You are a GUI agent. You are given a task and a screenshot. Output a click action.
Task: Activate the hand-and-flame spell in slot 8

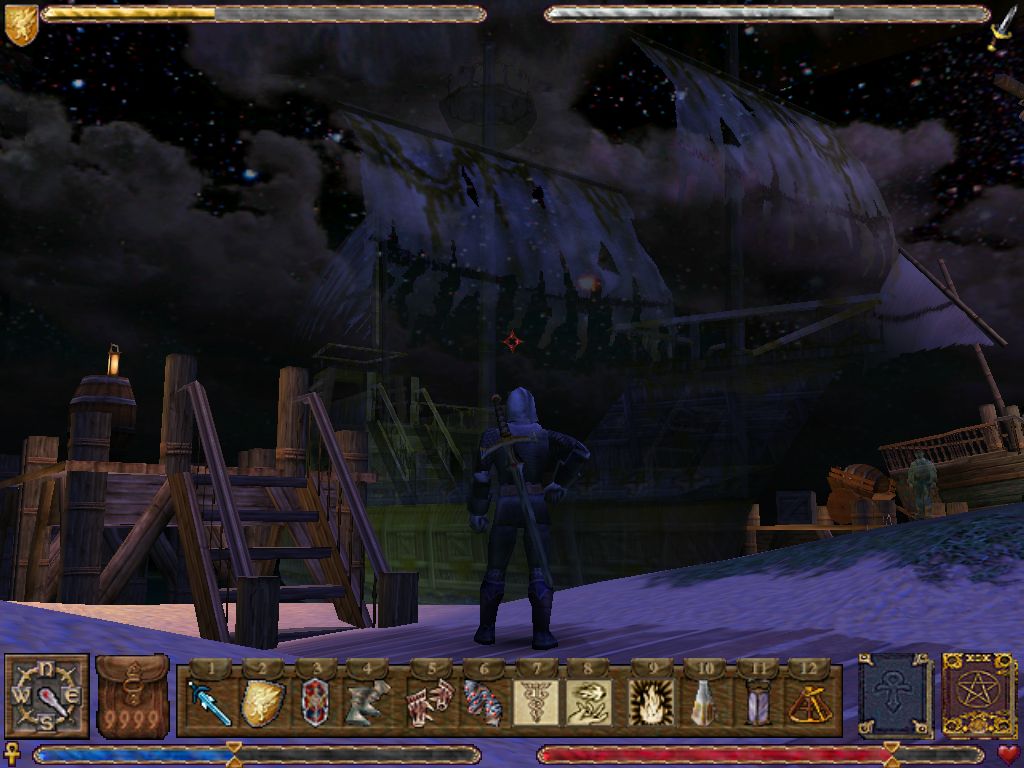click(588, 703)
